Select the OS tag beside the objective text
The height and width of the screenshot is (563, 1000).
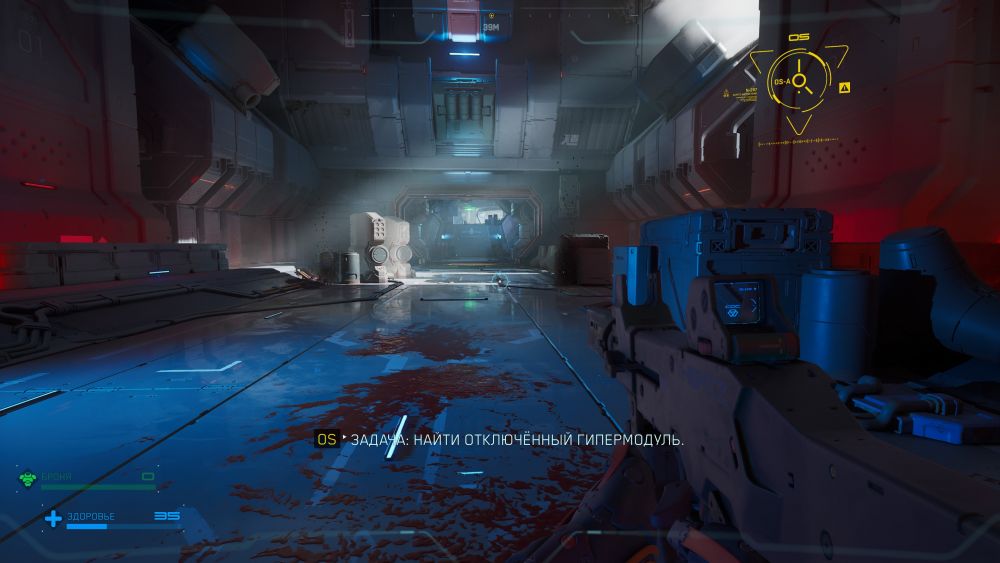326,439
